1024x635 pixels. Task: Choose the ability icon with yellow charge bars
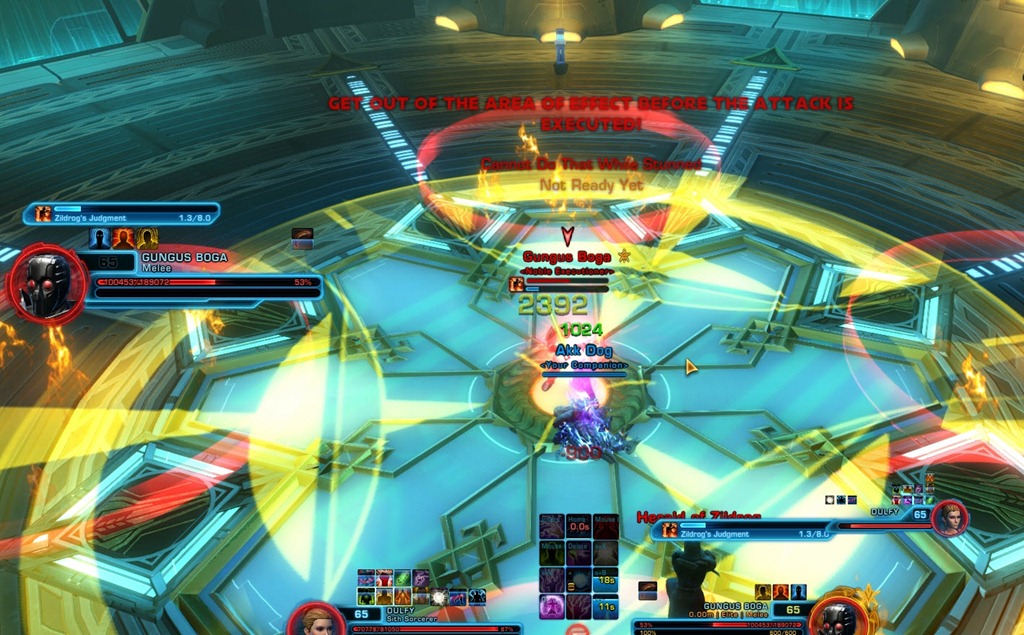click(577, 580)
